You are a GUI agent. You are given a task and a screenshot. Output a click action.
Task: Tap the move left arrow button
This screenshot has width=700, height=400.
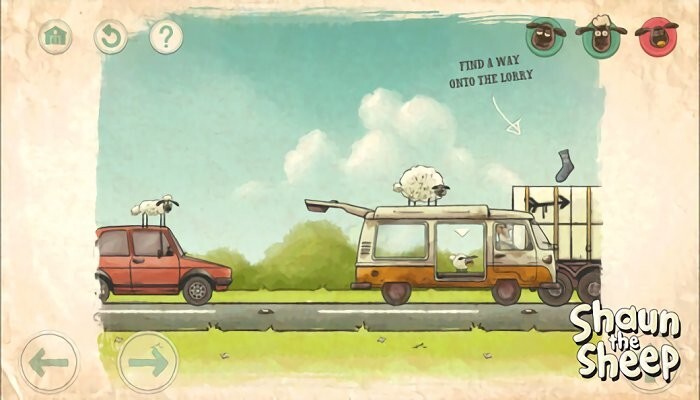tap(48, 361)
